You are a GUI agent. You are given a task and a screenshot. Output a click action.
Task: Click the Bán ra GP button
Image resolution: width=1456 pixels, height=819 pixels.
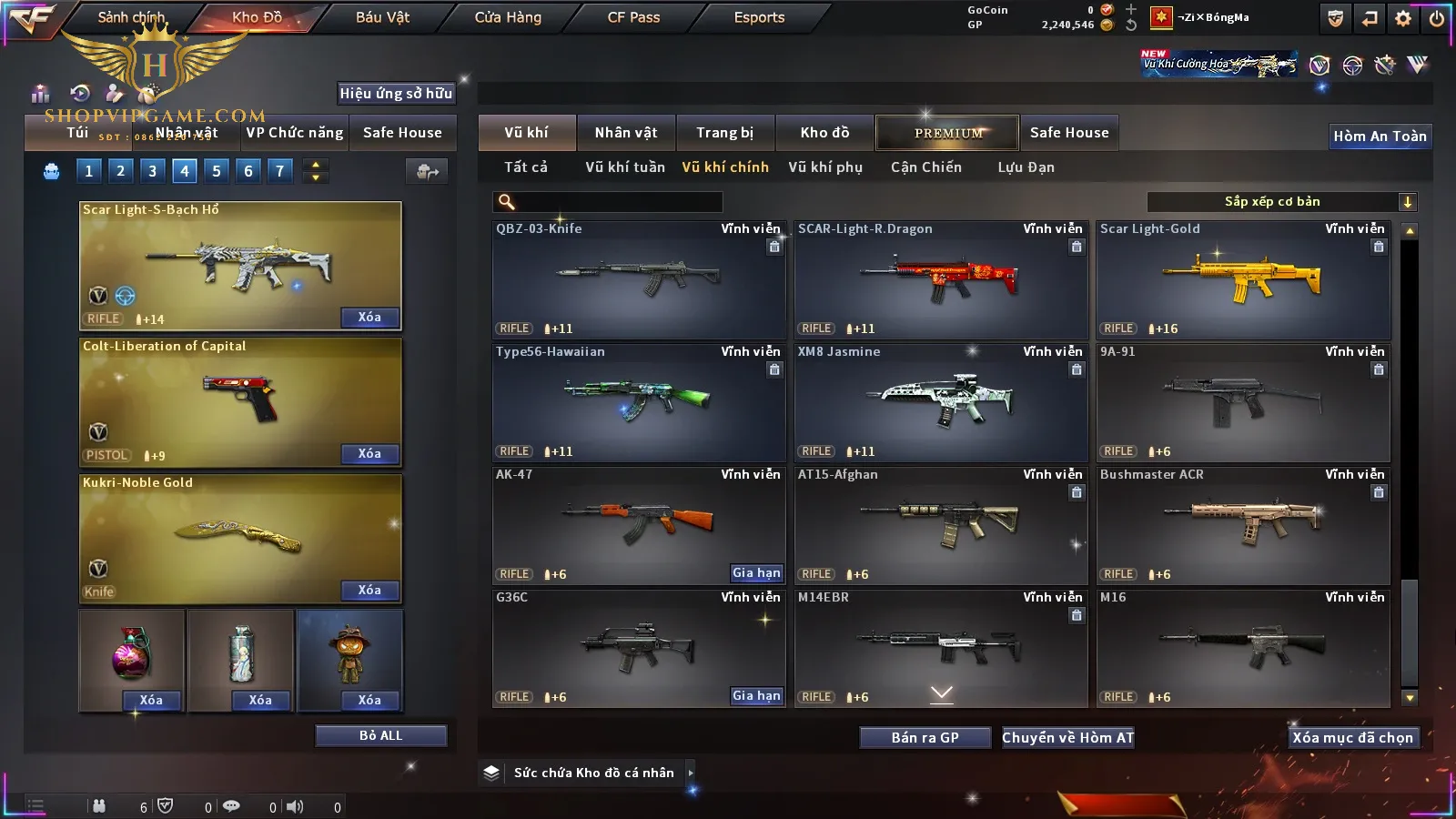925,738
